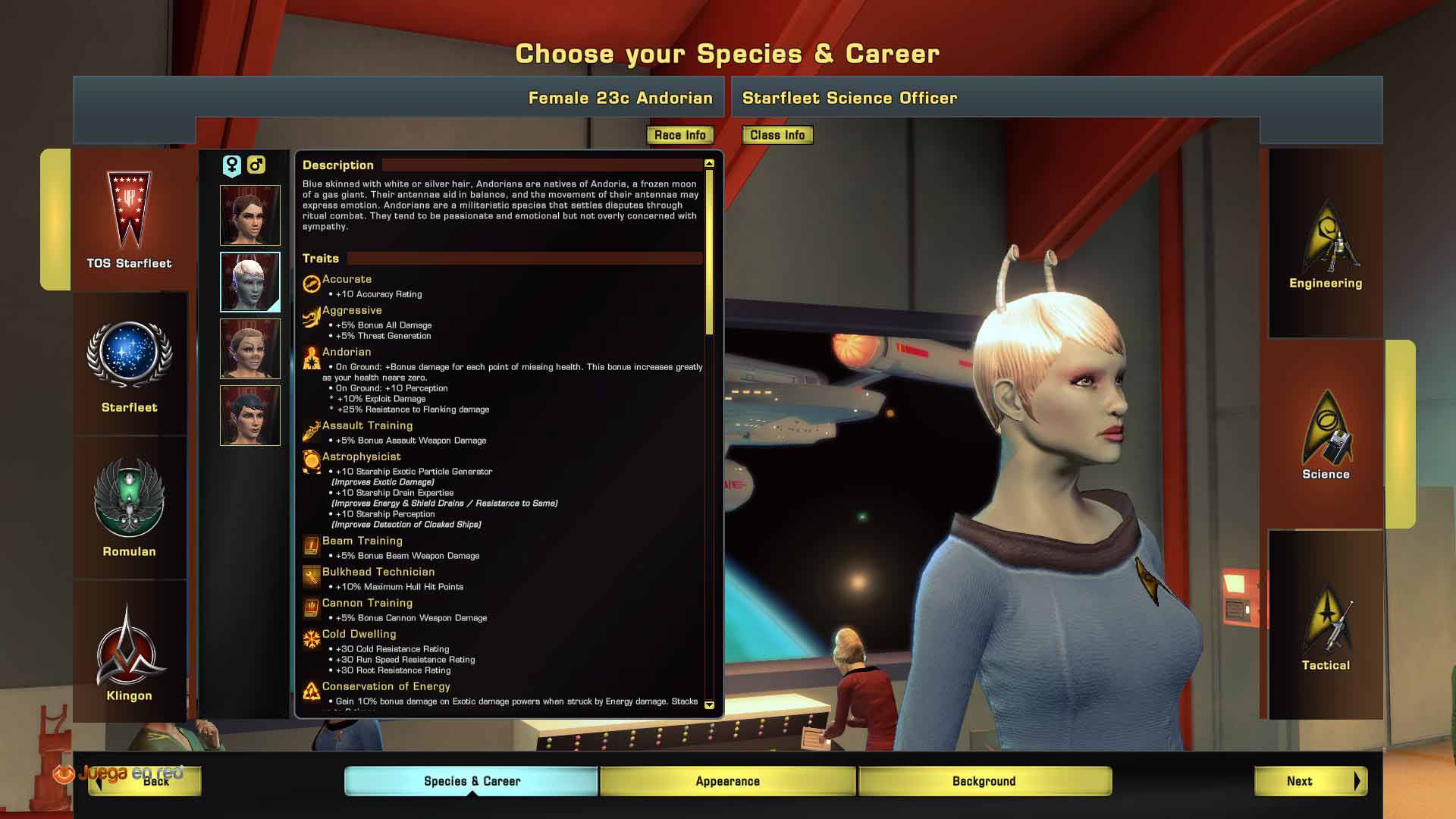Screen dimensions: 1456x819
Task: Continue with the Next button
Action: tap(1310, 781)
